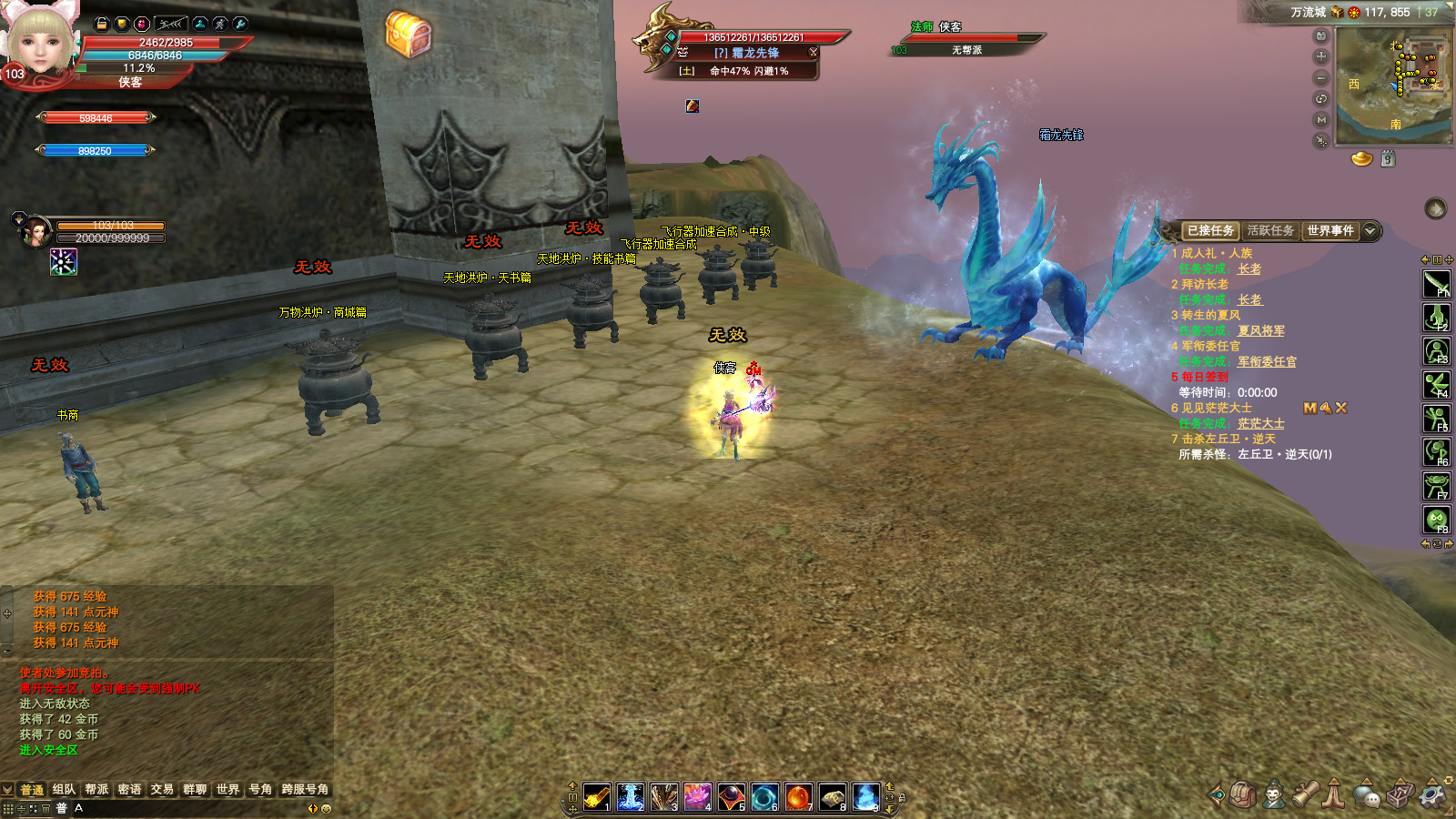Image resolution: width=1456 pixels, height=819 pixels.
Task: Use the orange fire orb skill in slot 7
Action: tap(798, 797)
